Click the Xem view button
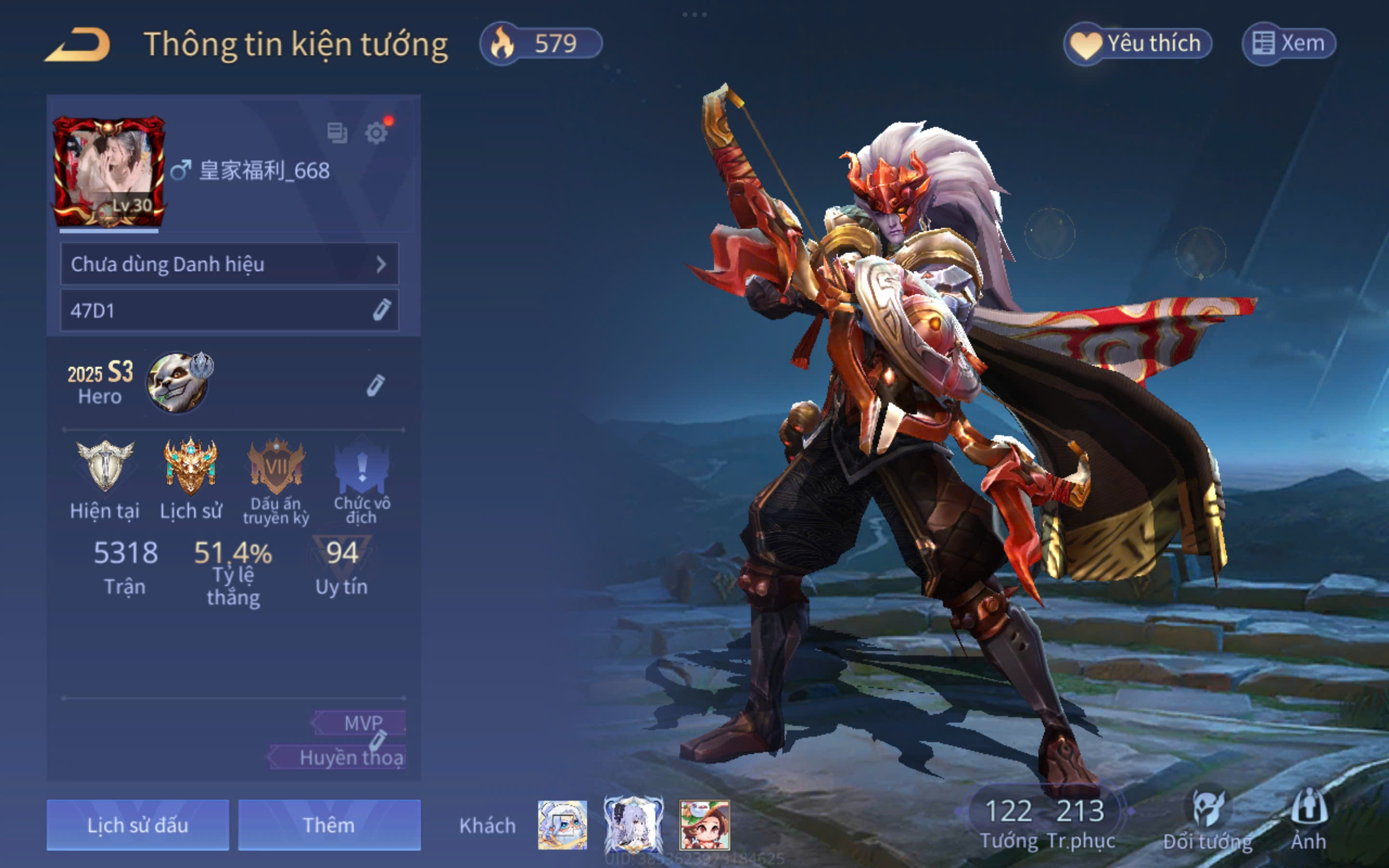1389x868 pixels. [x=1289, y=43]
